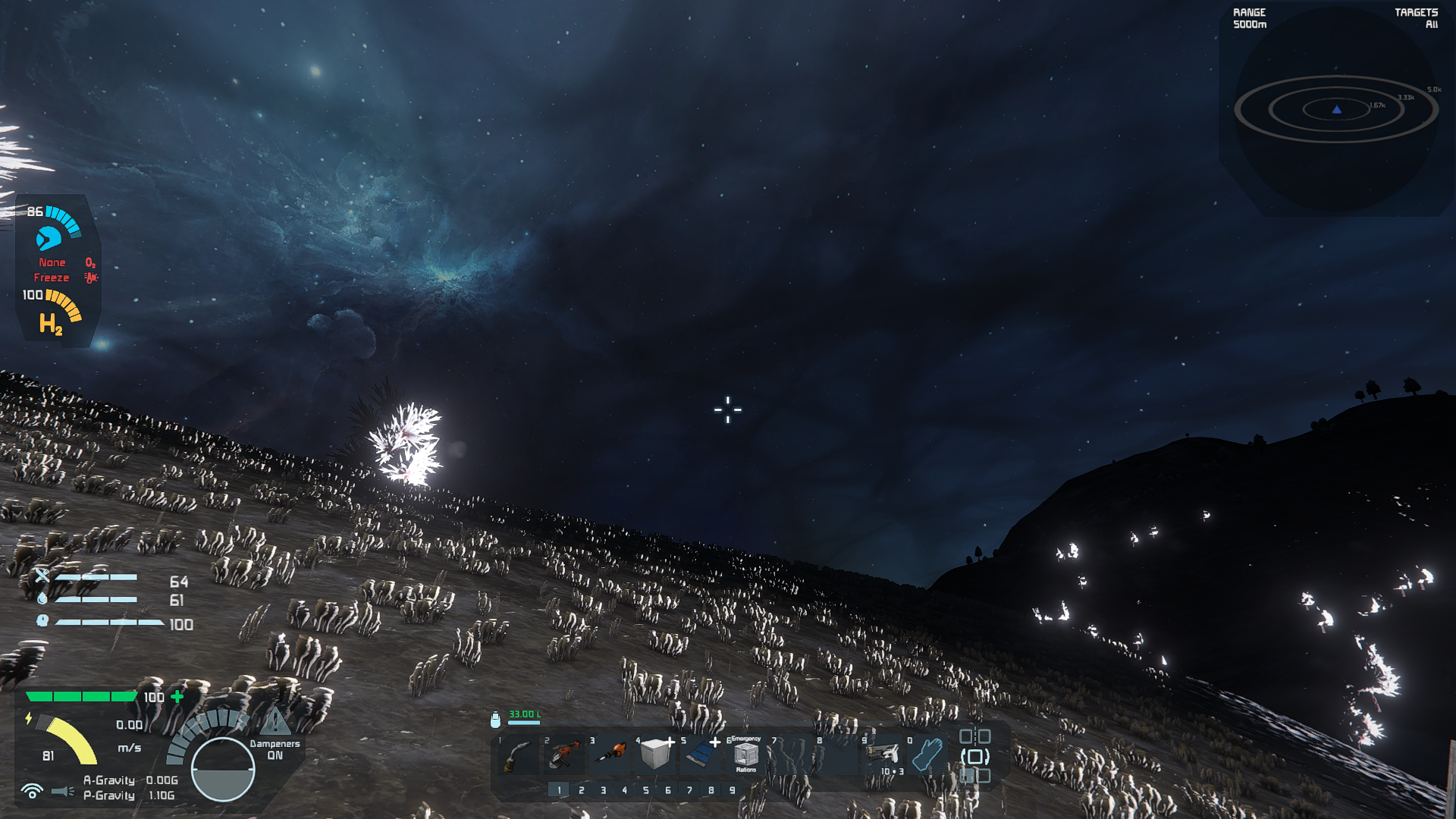
Task: Select the blue glove hand slot
Action: [x=927, y=754]
